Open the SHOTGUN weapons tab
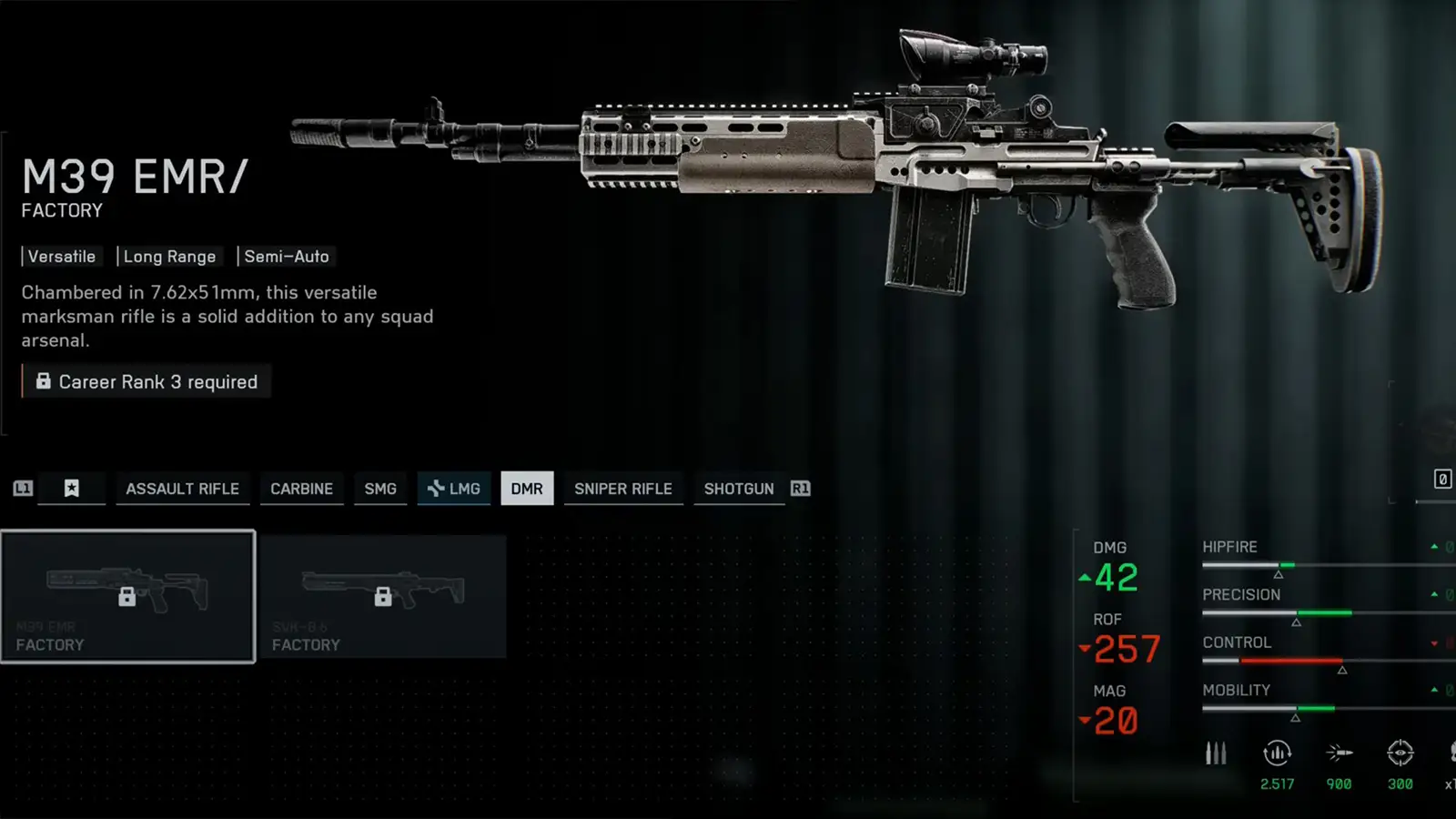Screen dimensions: 1456x819 tap(739, 489)
